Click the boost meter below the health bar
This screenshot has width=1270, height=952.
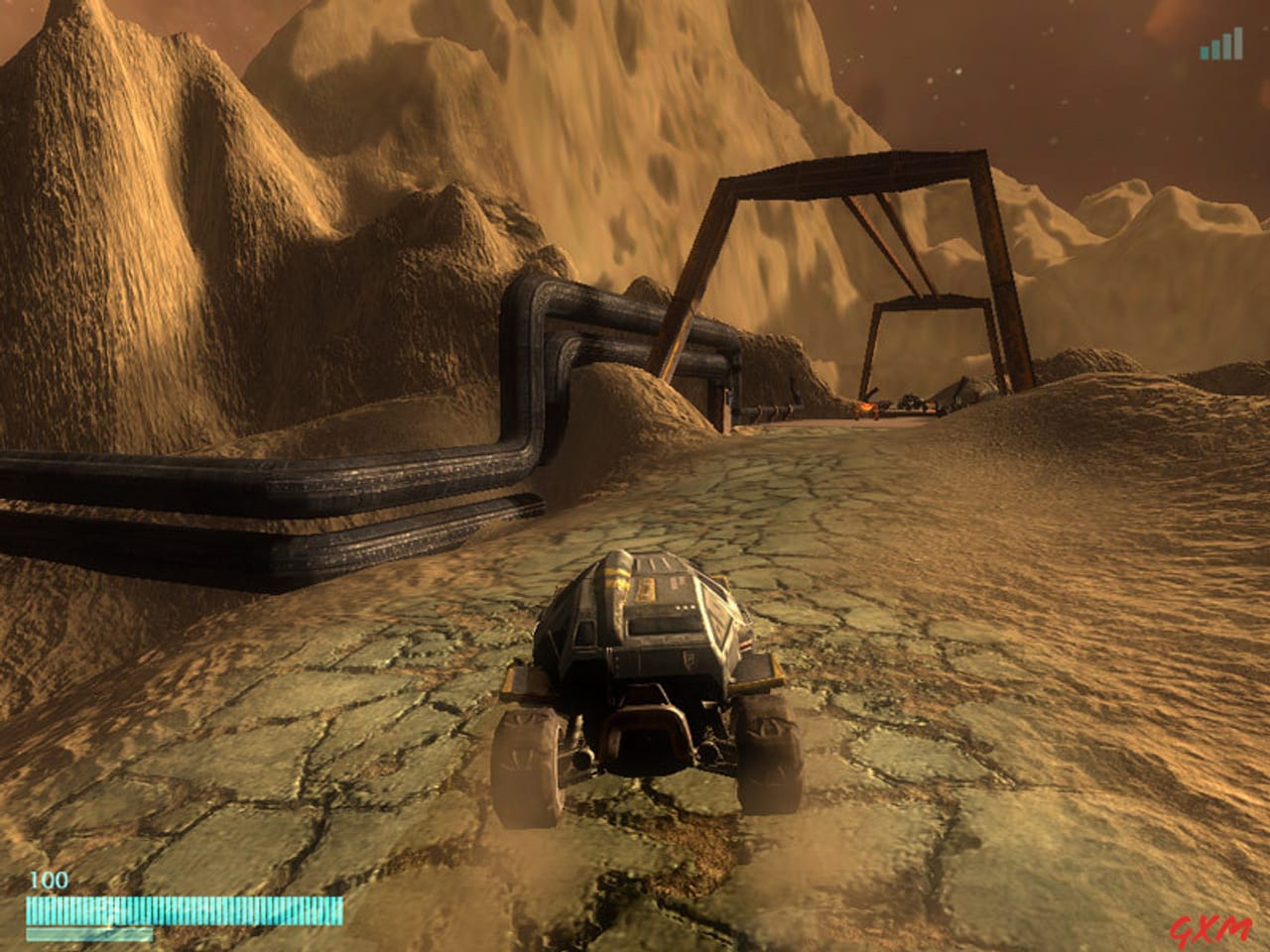(89, 934)
